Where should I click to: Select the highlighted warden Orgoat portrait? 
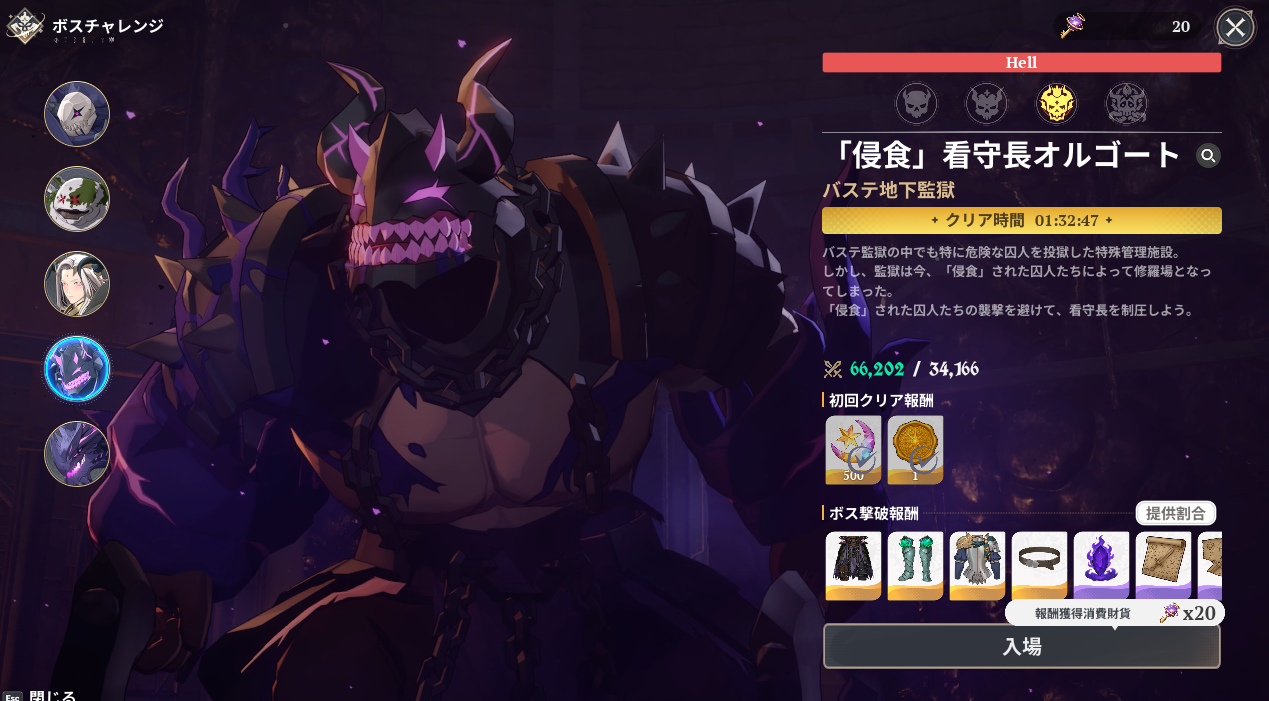[77, 369]
